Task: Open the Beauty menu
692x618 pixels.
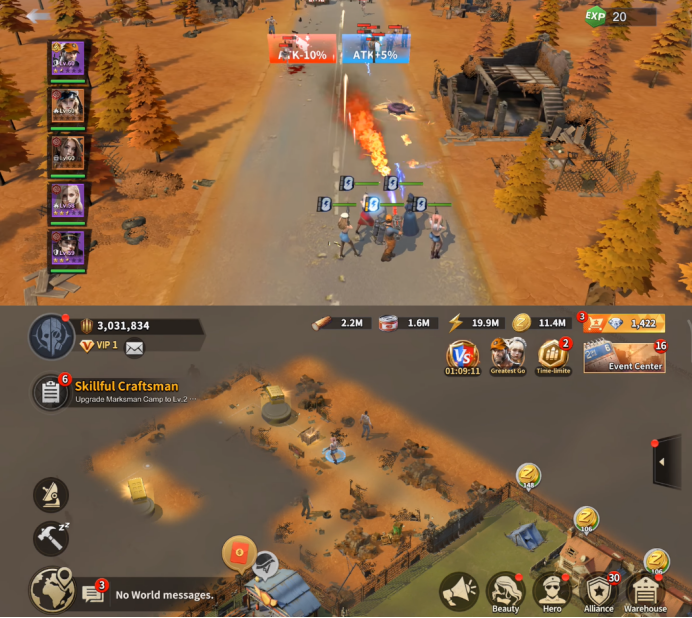Action: coord(506,592)
